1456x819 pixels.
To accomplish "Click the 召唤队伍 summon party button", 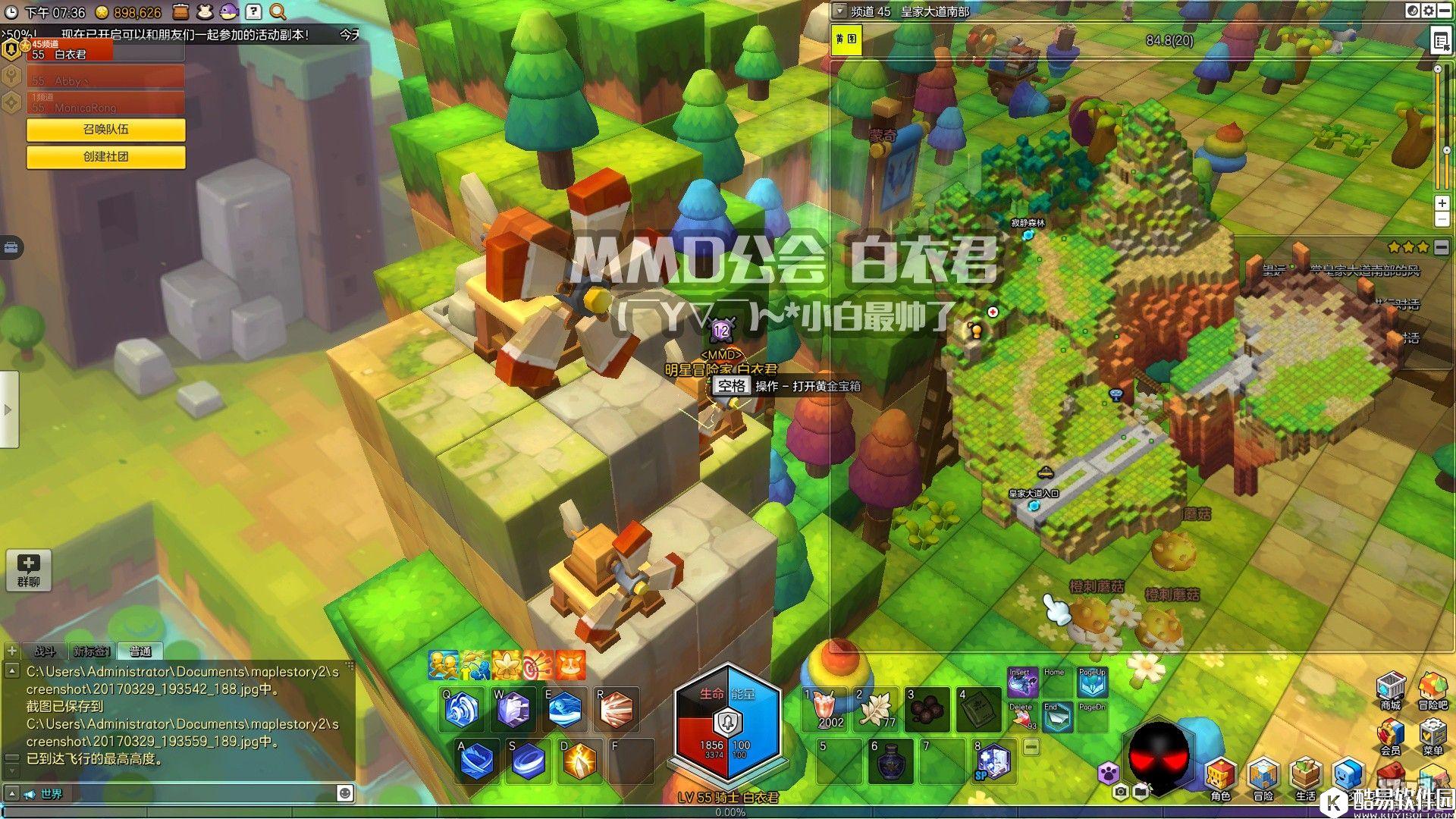I will click(105, 130).
